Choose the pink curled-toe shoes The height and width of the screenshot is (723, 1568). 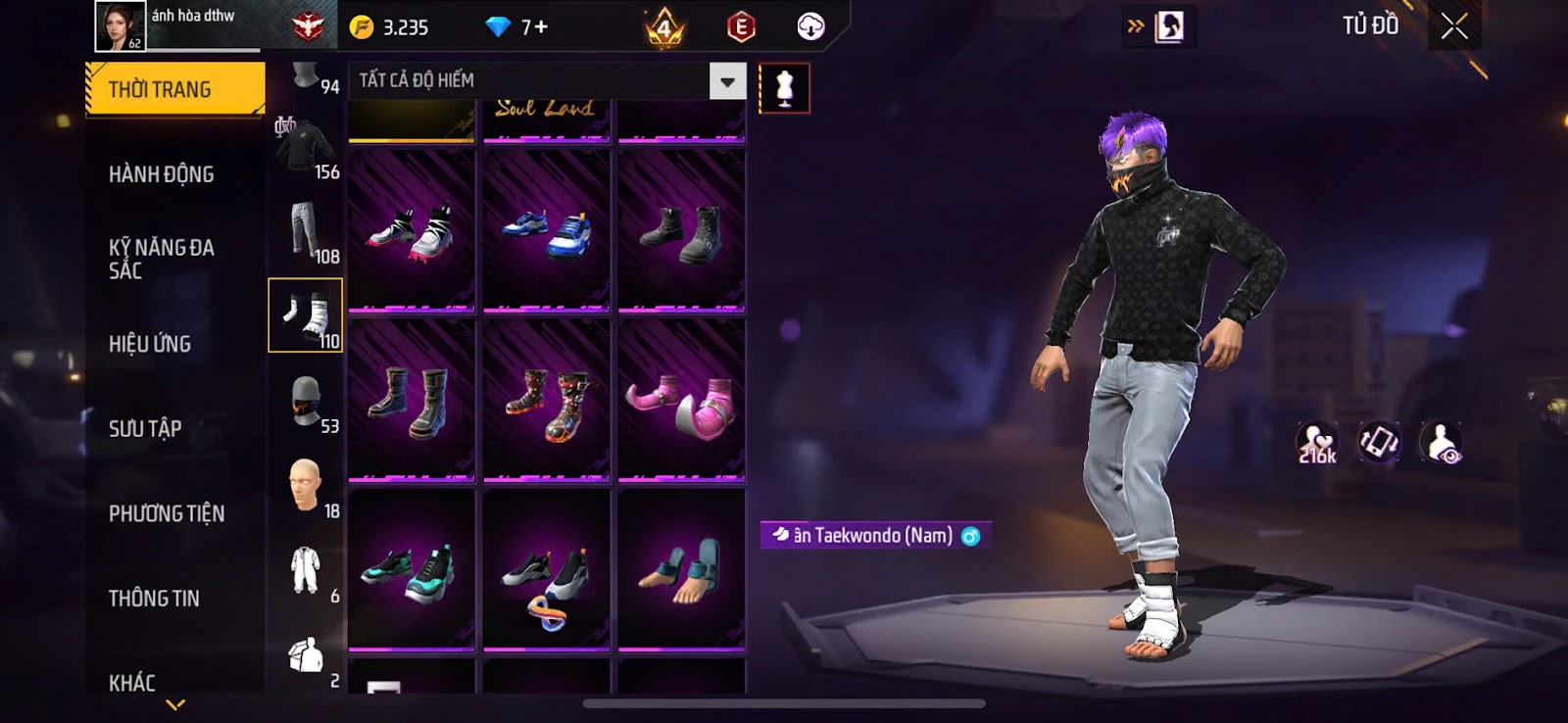coord(681,401)
